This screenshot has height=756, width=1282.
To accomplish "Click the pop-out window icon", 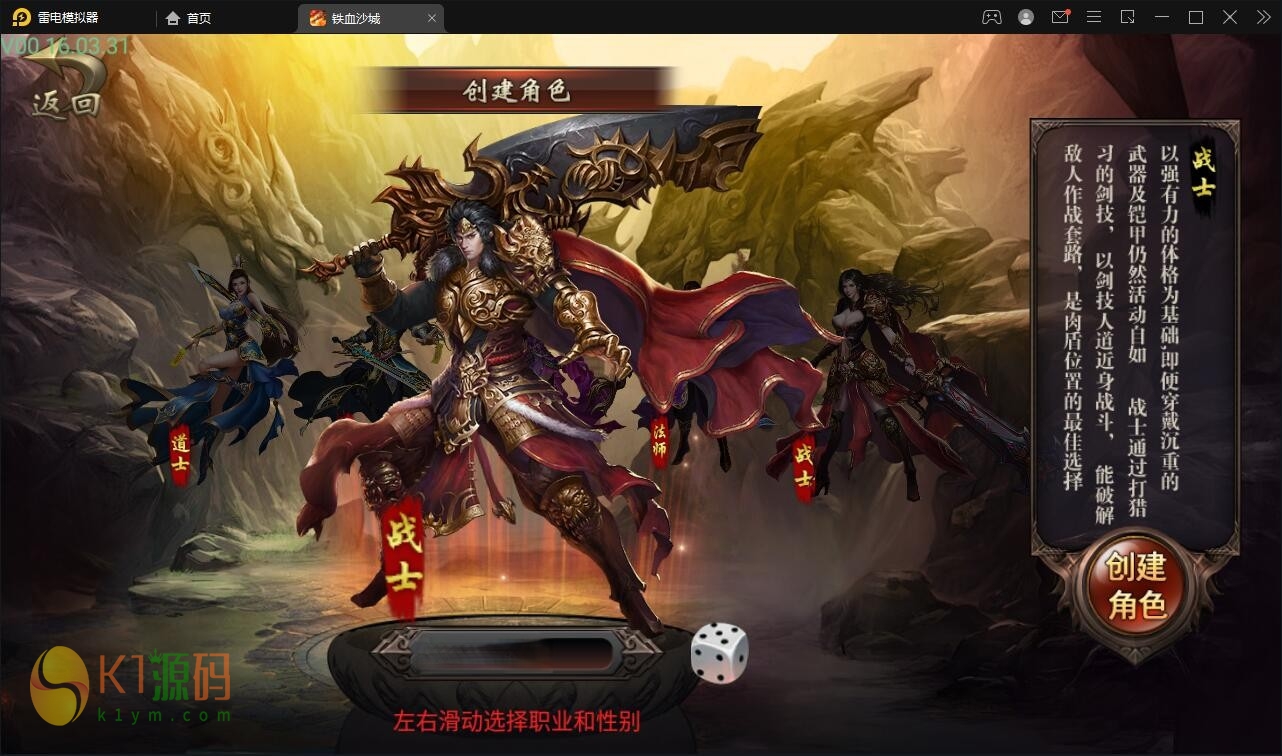I will [x=1128, y=17].
